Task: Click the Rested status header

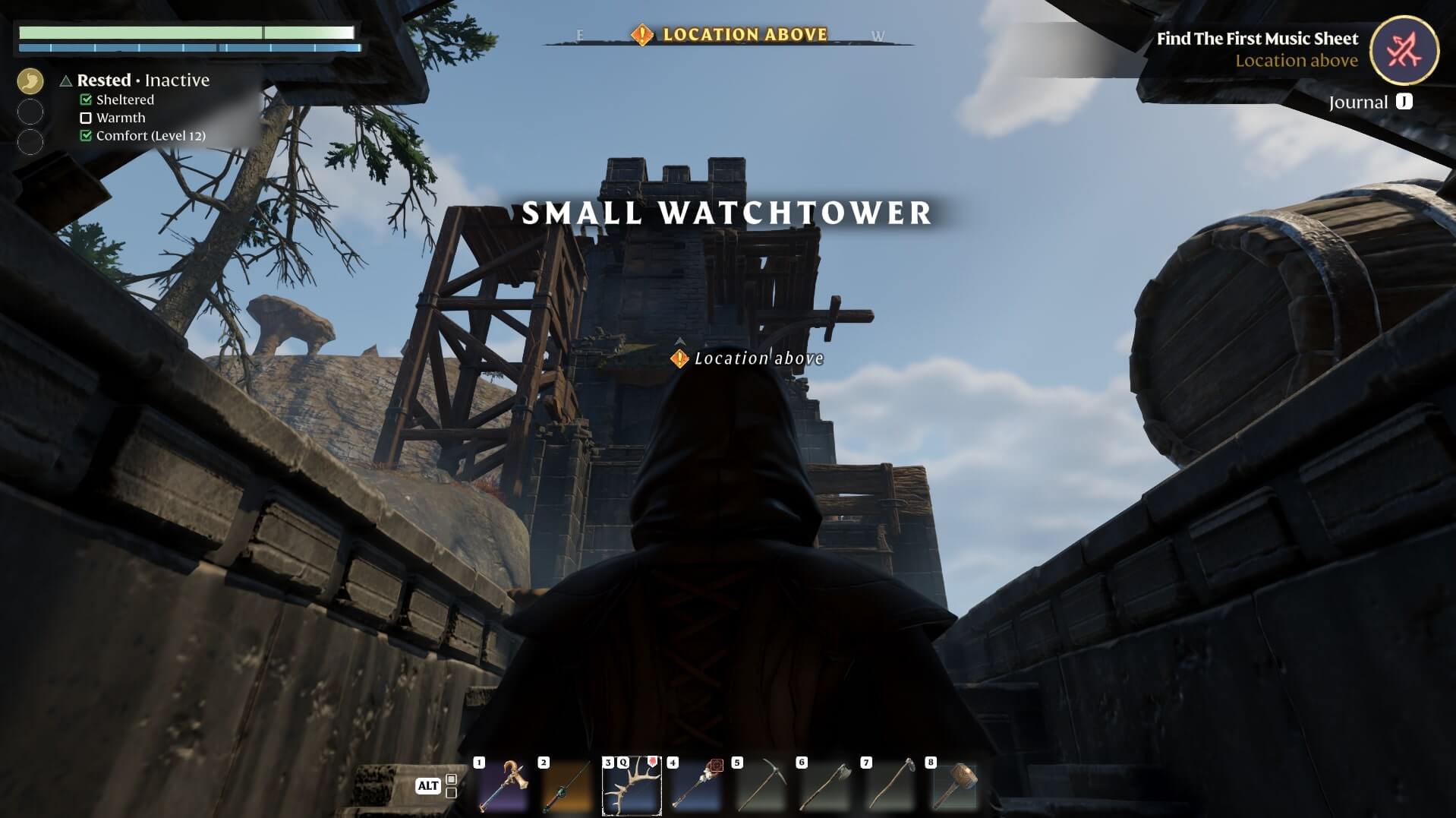Action: click(104, 81)
